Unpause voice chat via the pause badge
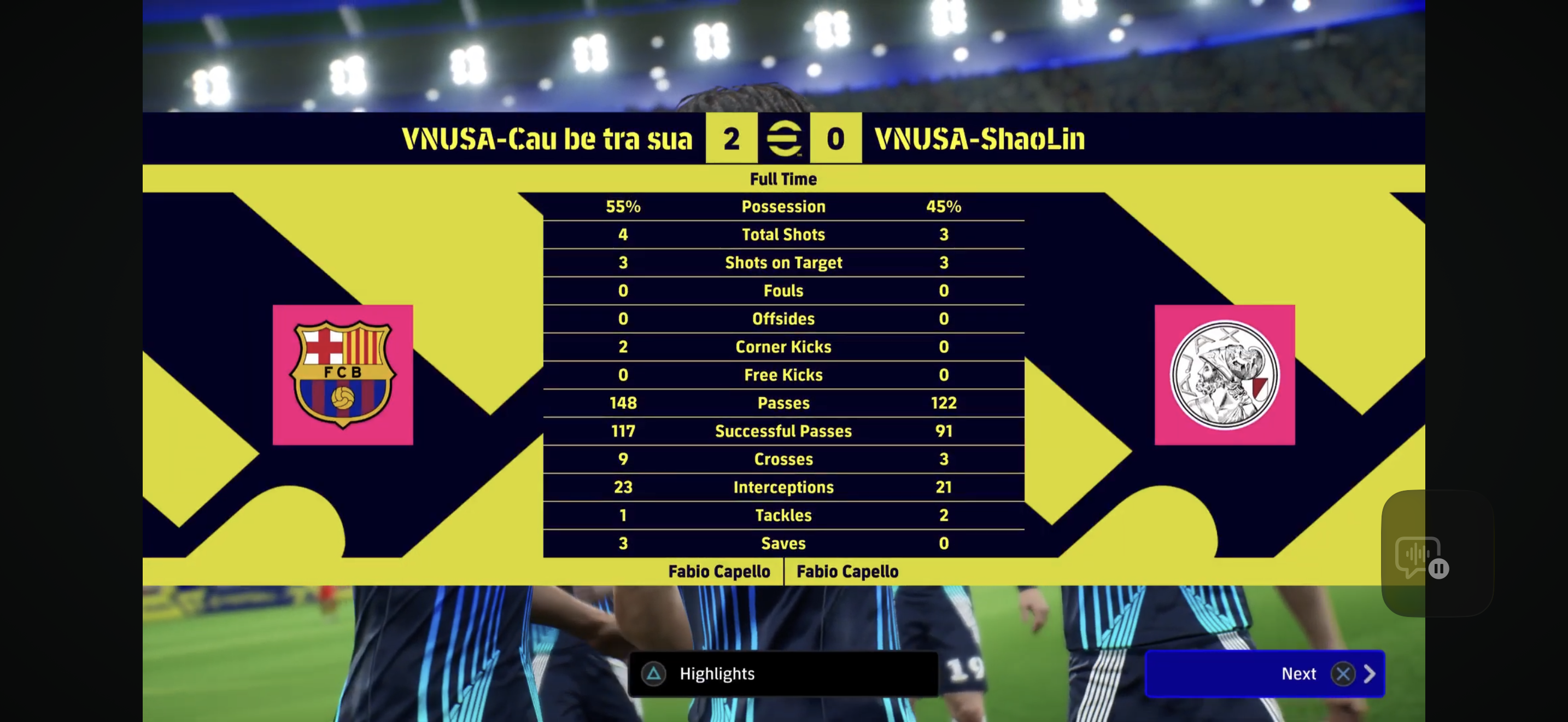 (x=1439, y=569)
